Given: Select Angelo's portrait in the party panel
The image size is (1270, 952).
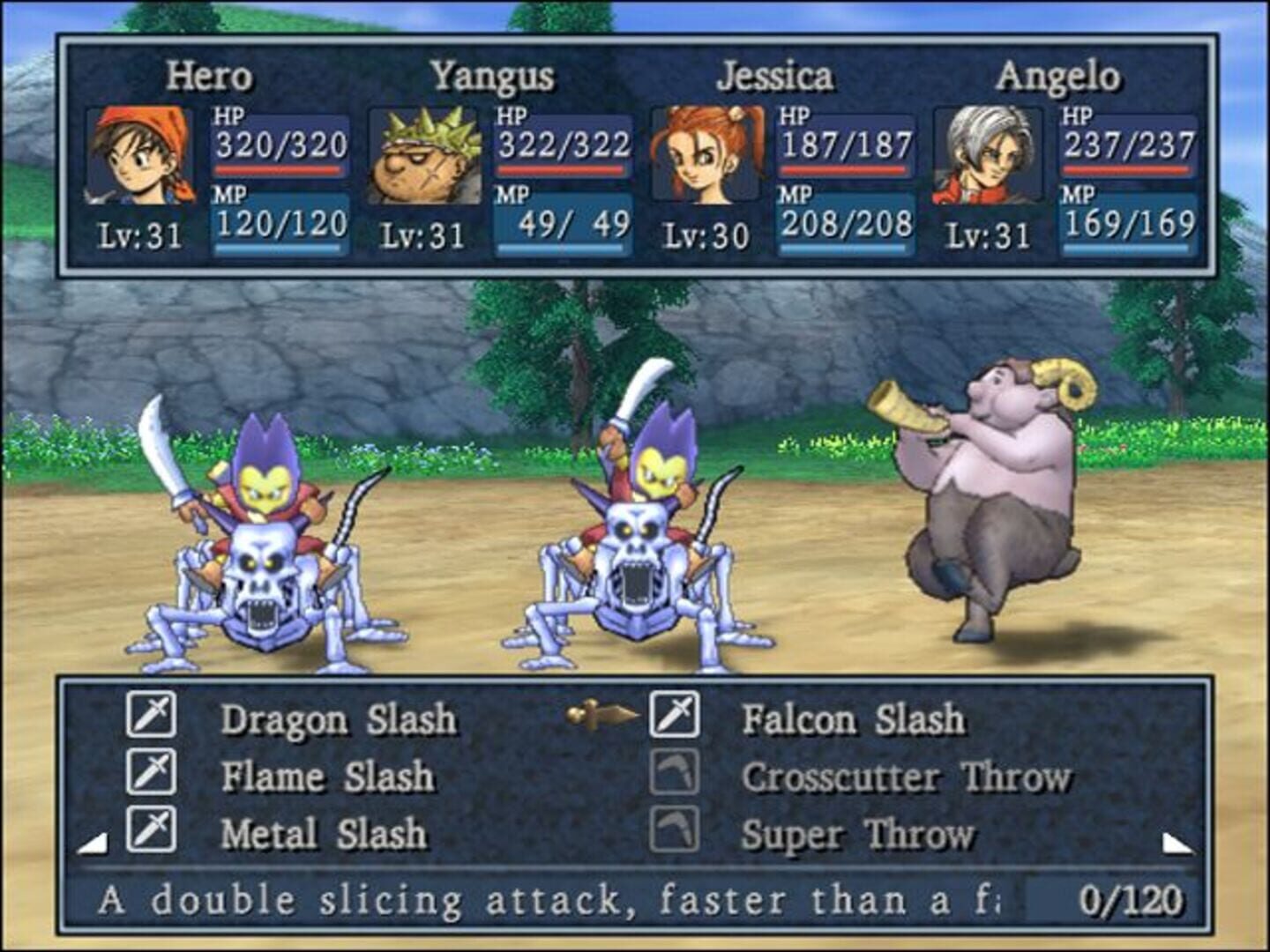Looking at the screenshot, I should (988, 156).
